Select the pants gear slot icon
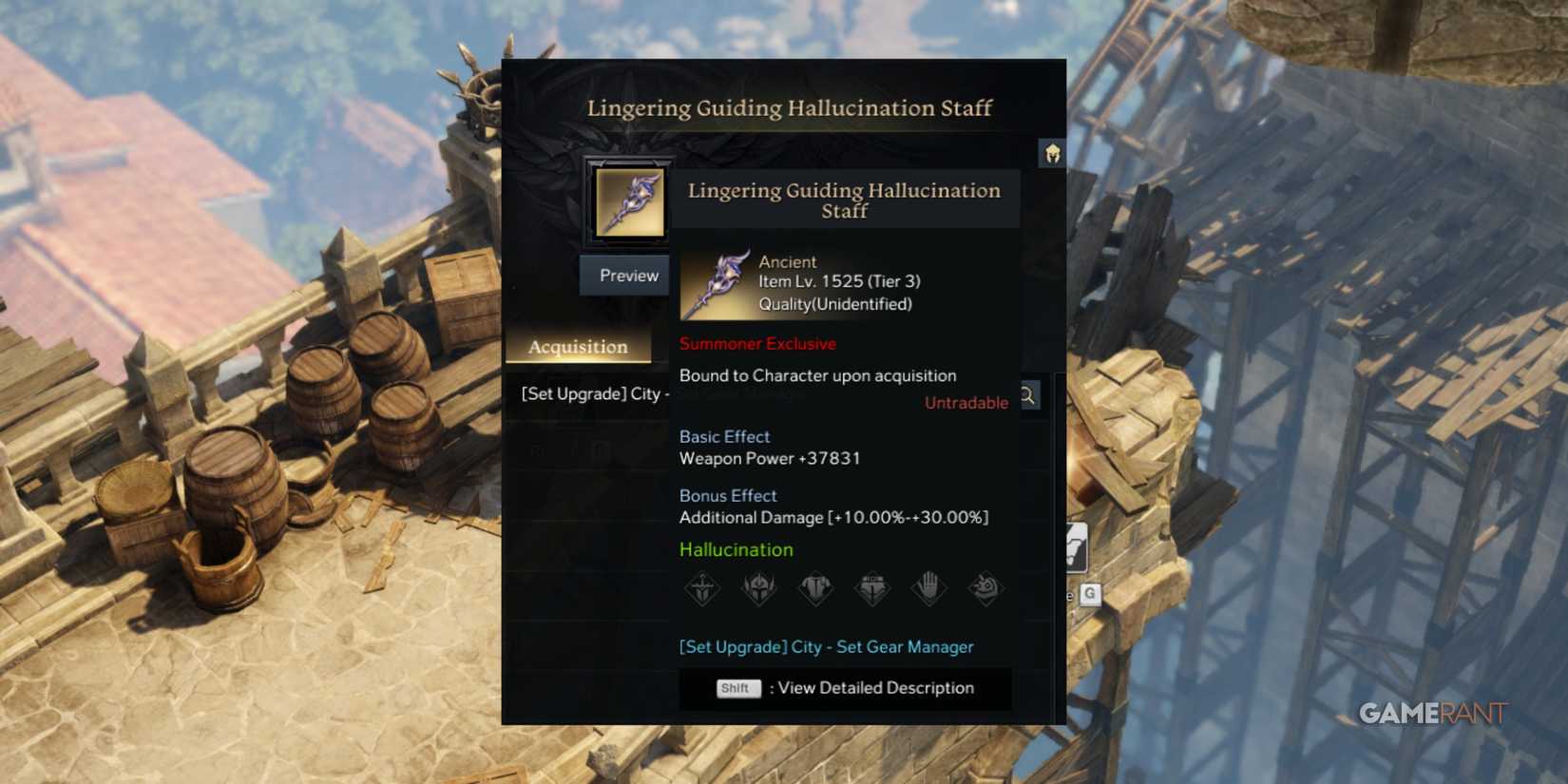Screen dimensions: 1568x784 [873, 587]
